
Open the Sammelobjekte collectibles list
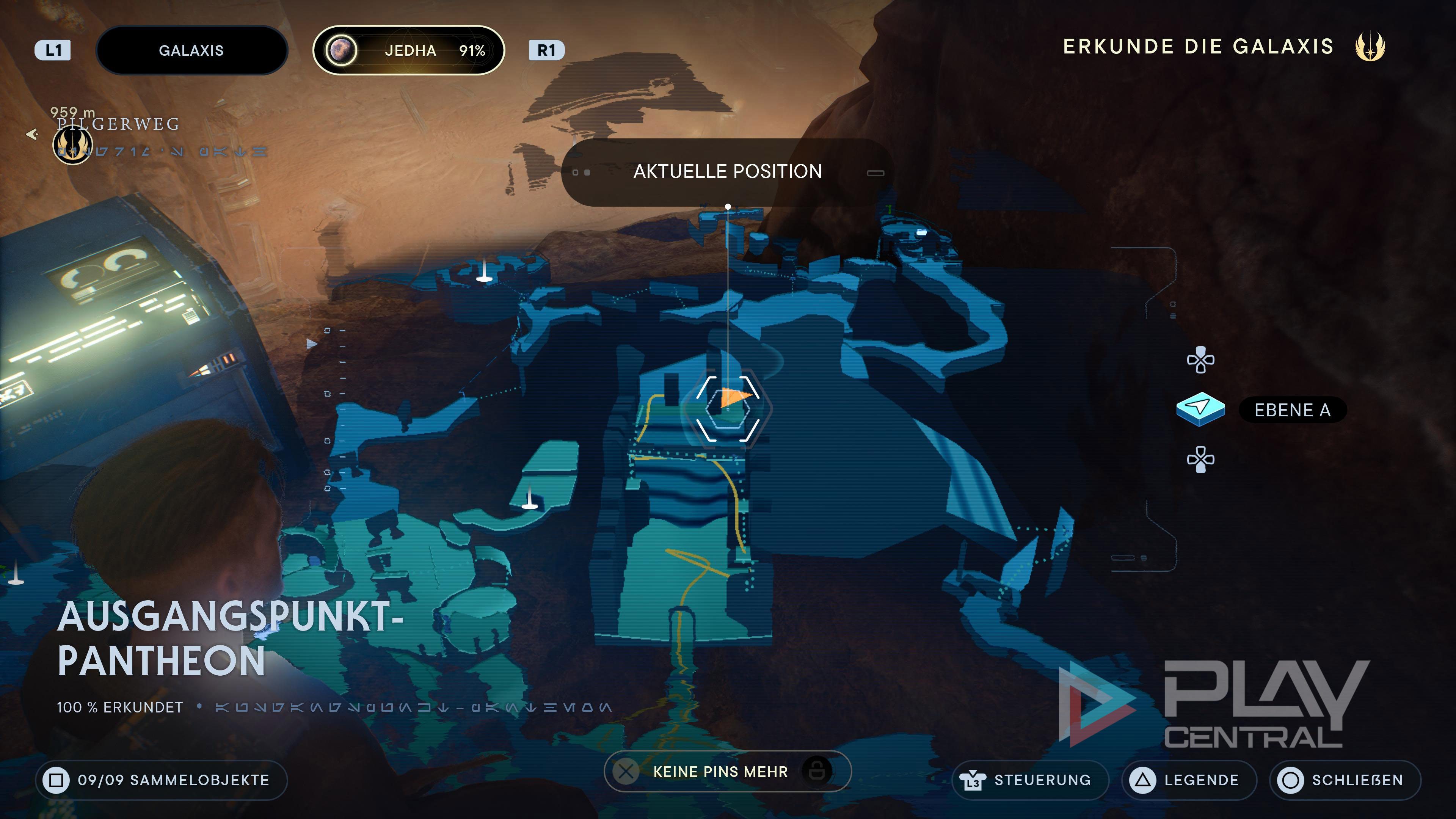pyautogui.click(x=162, y=780)
